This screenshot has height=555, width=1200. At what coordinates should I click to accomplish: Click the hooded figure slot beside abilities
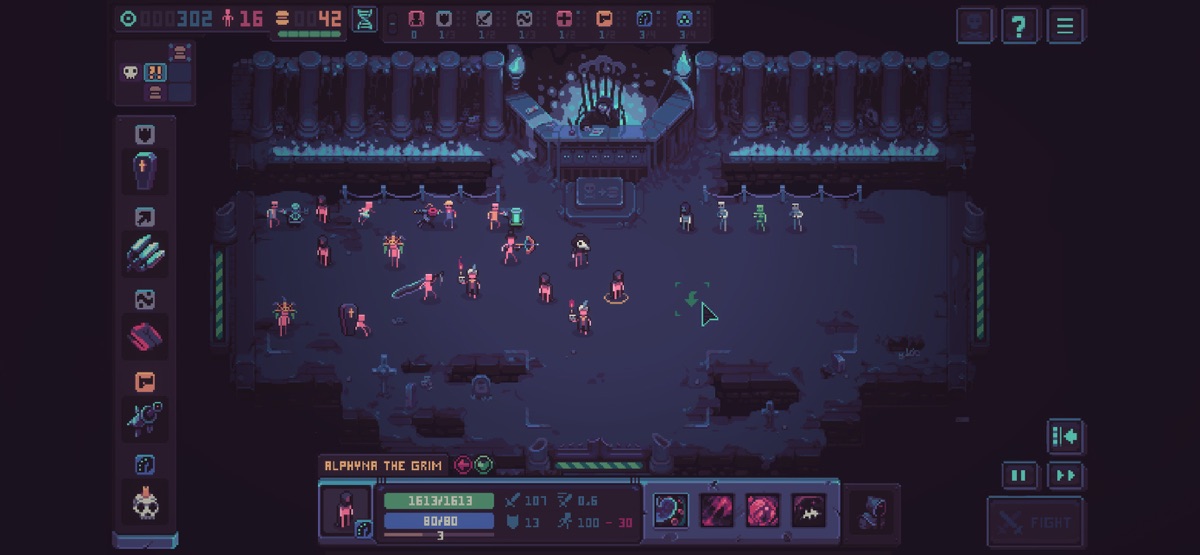(x=872, y=510)
